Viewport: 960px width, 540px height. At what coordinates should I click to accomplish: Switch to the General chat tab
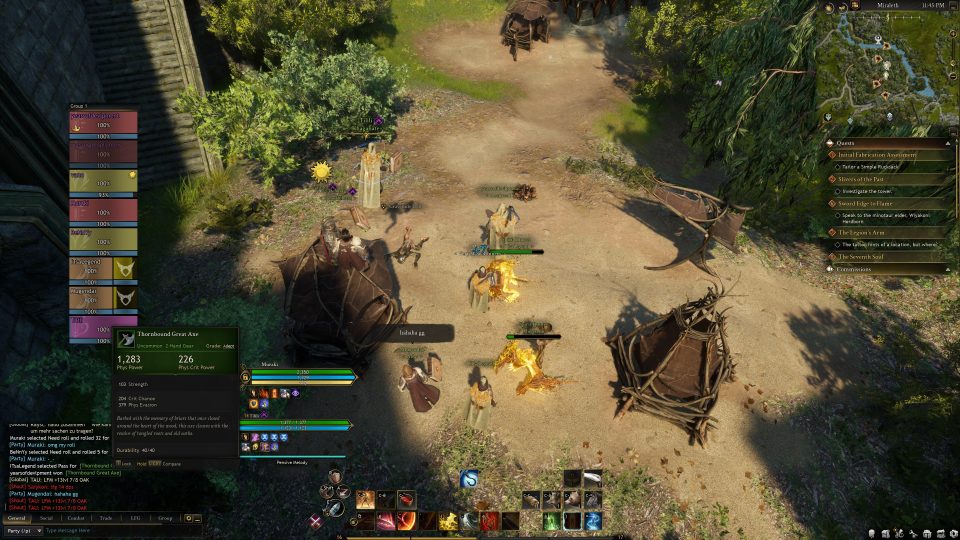click(x=16, y=519)
